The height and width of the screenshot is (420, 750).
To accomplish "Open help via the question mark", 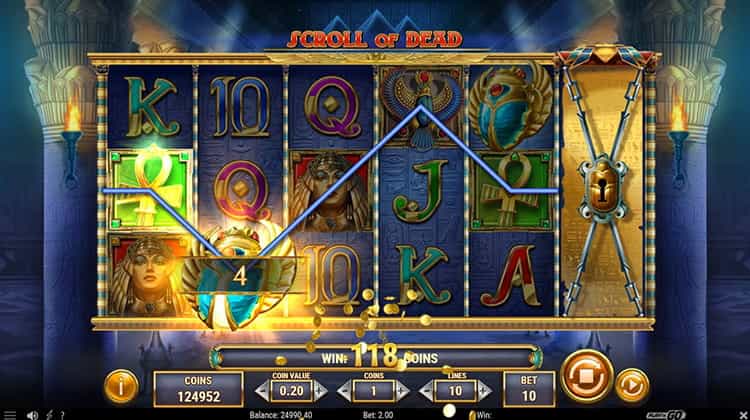I will click(x=63, y=414).
